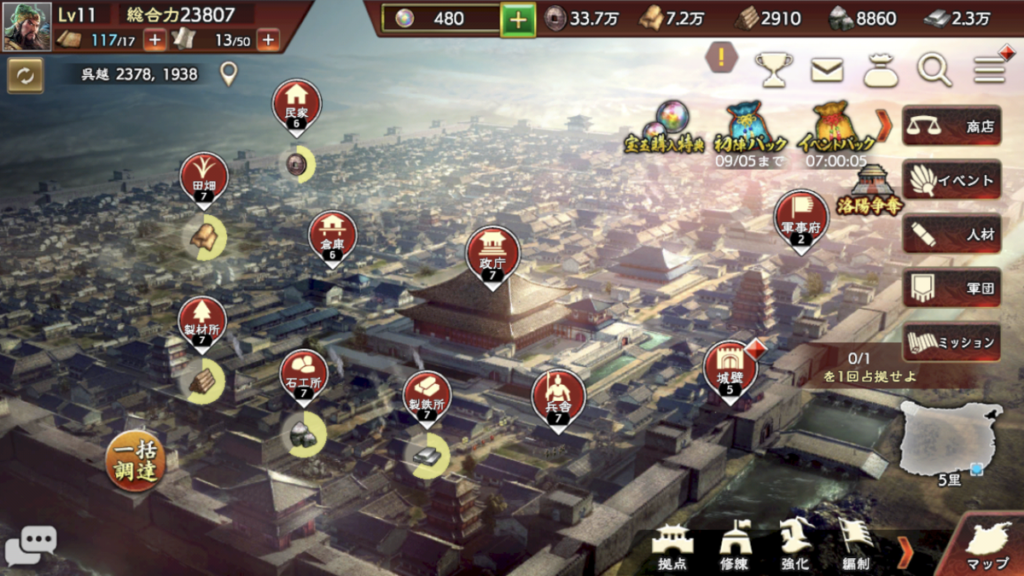Open the hamburger list menu
1024x576 pixels.
989,70
